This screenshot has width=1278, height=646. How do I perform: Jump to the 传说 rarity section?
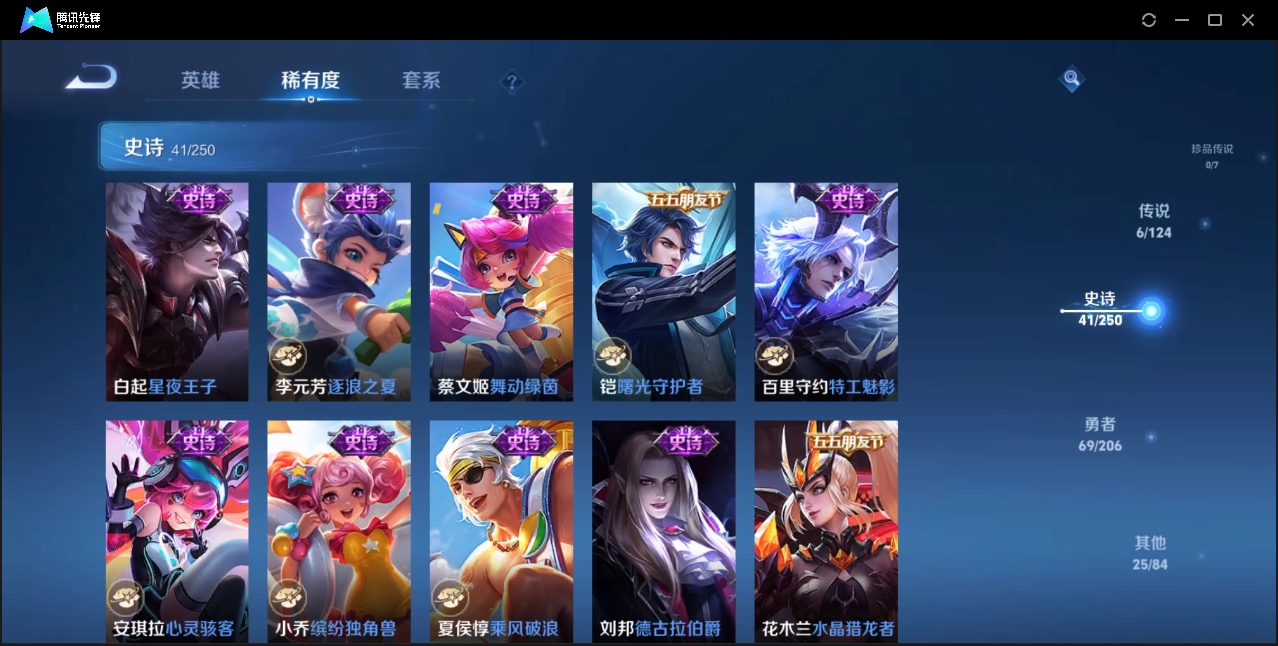coord(1153,220)
